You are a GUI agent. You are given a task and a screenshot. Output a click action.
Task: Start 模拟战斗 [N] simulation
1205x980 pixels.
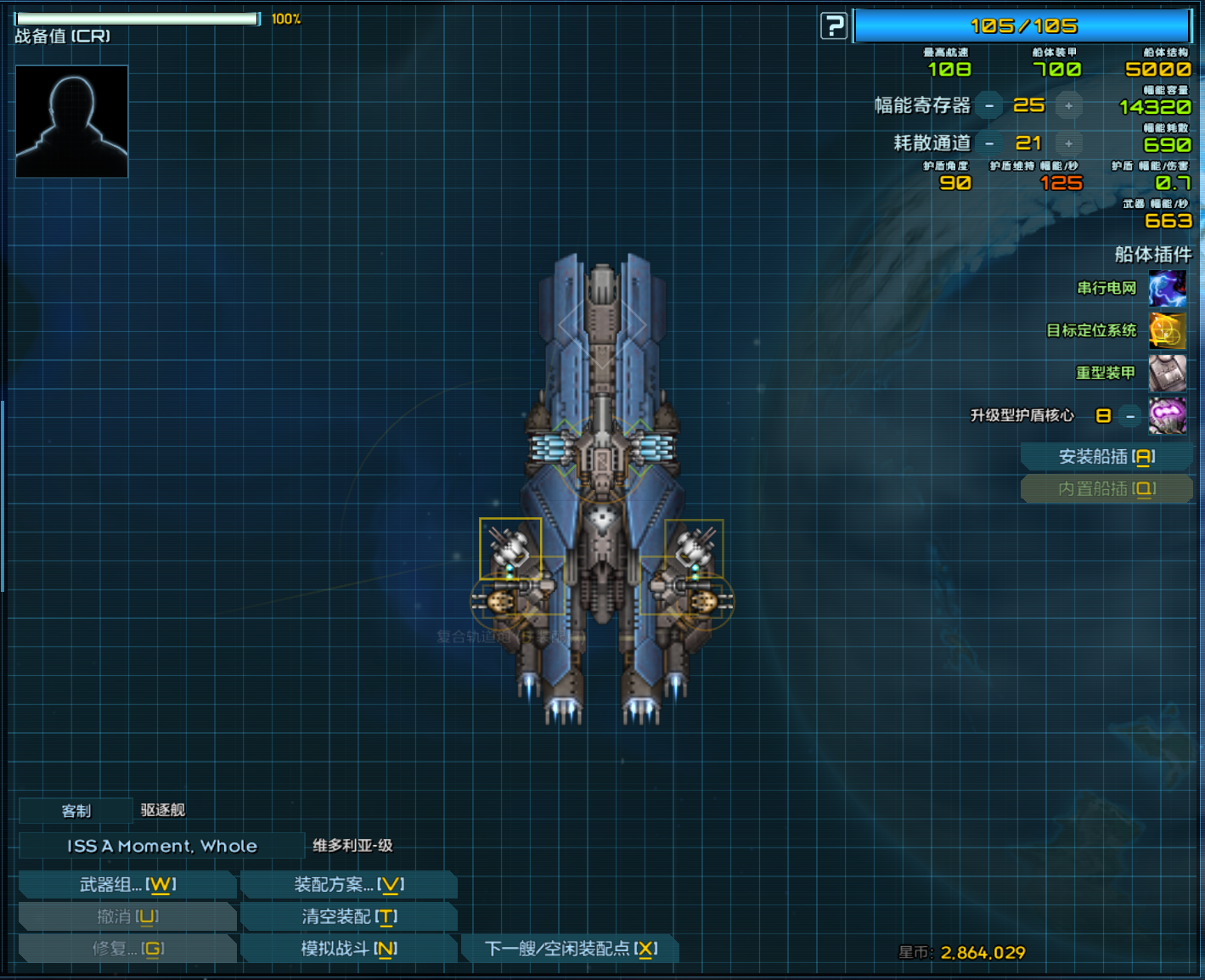tap(348, 949)
